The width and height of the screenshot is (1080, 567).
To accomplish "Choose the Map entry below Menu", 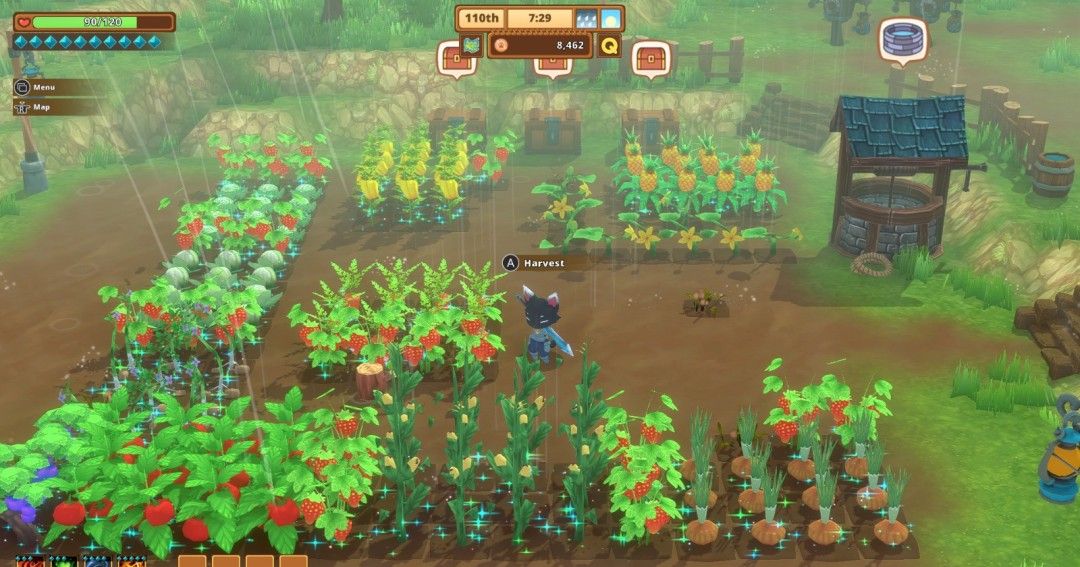I will pos(41,107).
